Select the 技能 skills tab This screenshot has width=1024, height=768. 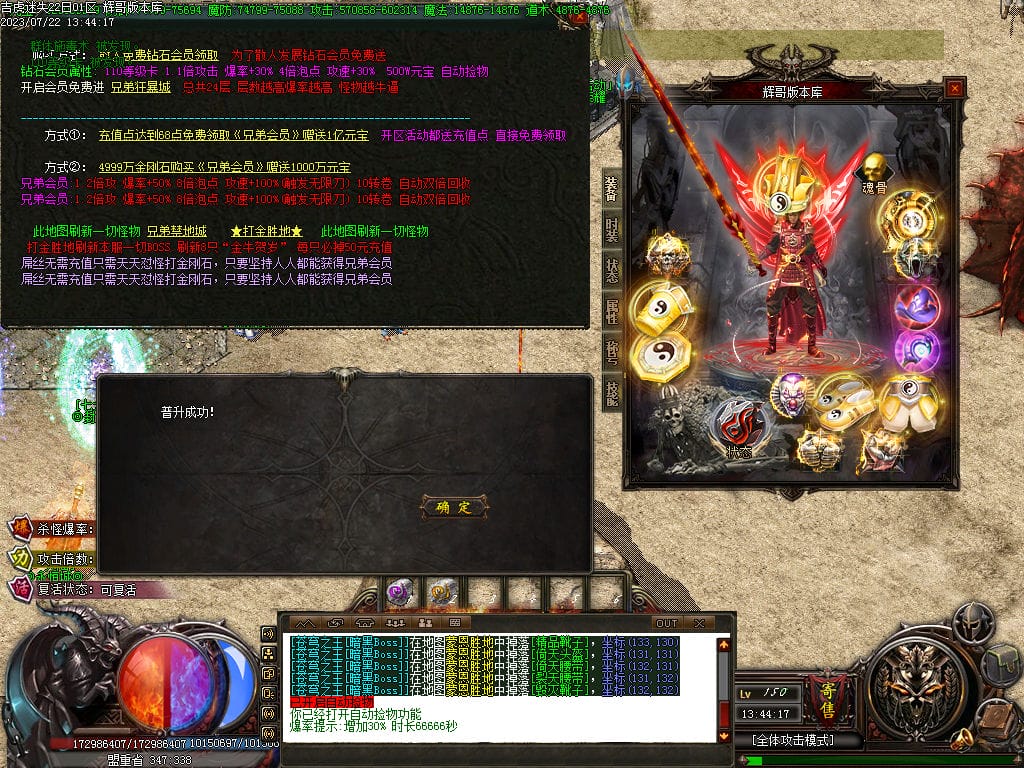[611, 393]
